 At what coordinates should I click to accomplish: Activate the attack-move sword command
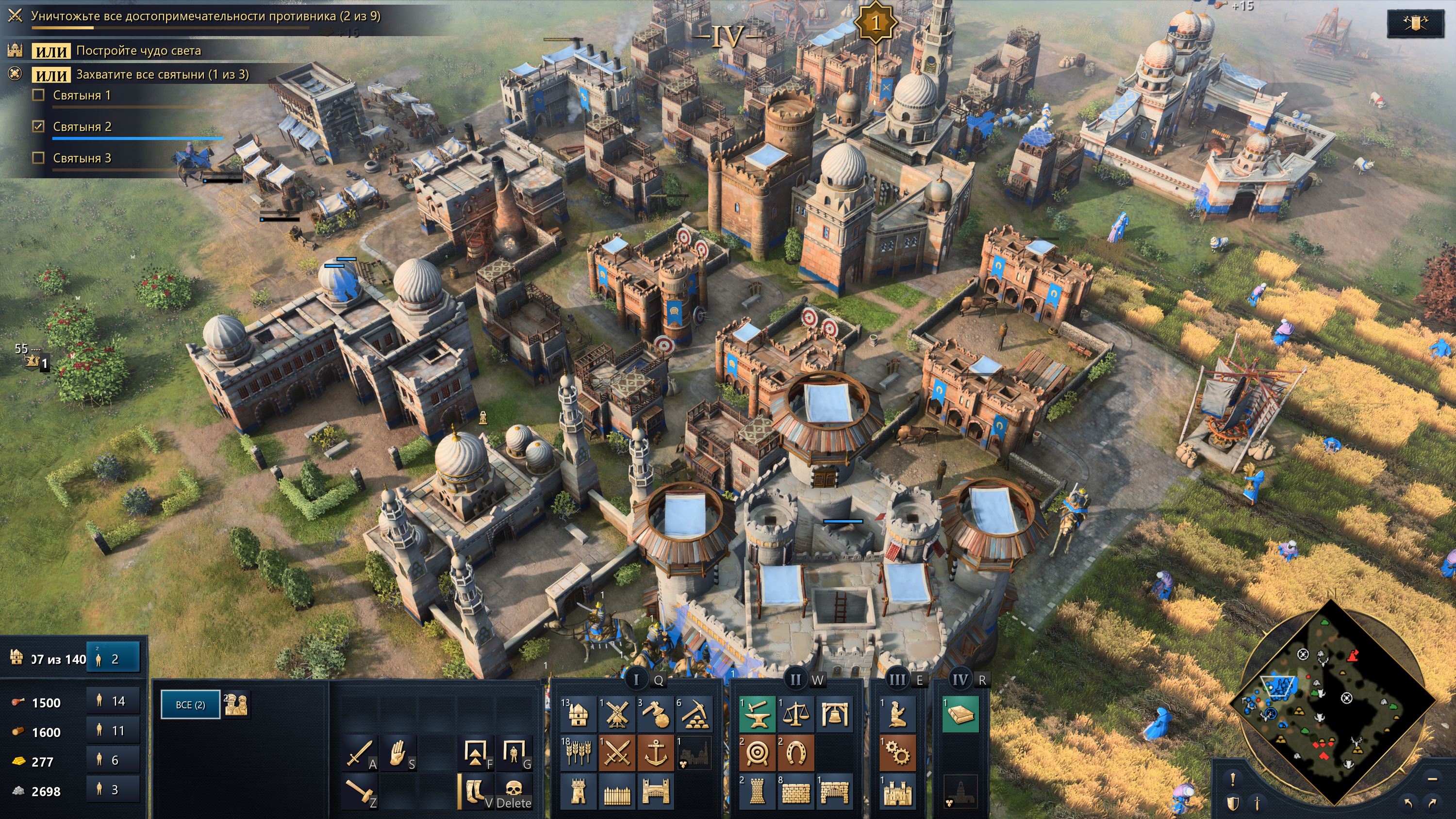tap(359, 753)
